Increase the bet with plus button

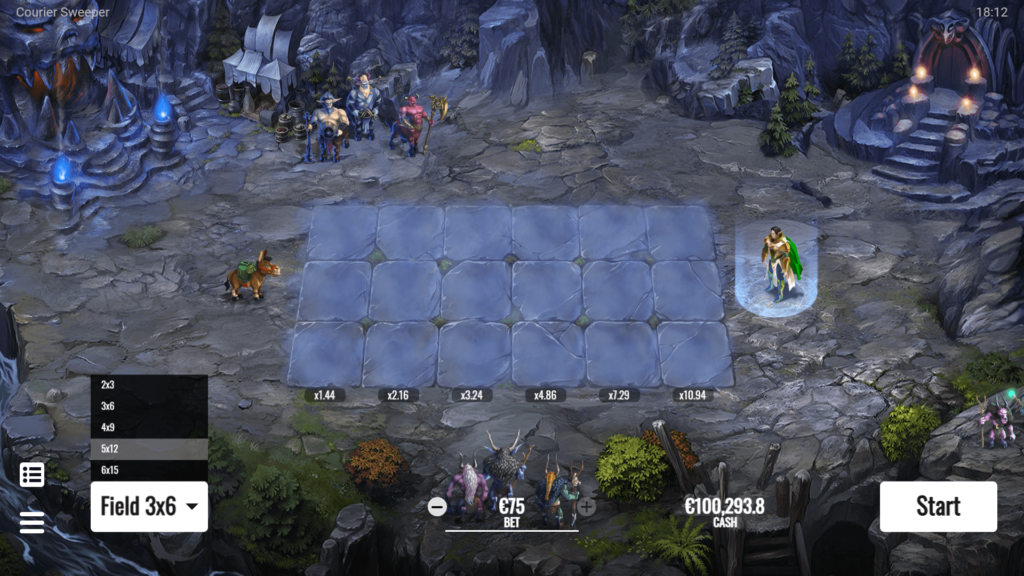pyautogui.click(x=587, y=506)
